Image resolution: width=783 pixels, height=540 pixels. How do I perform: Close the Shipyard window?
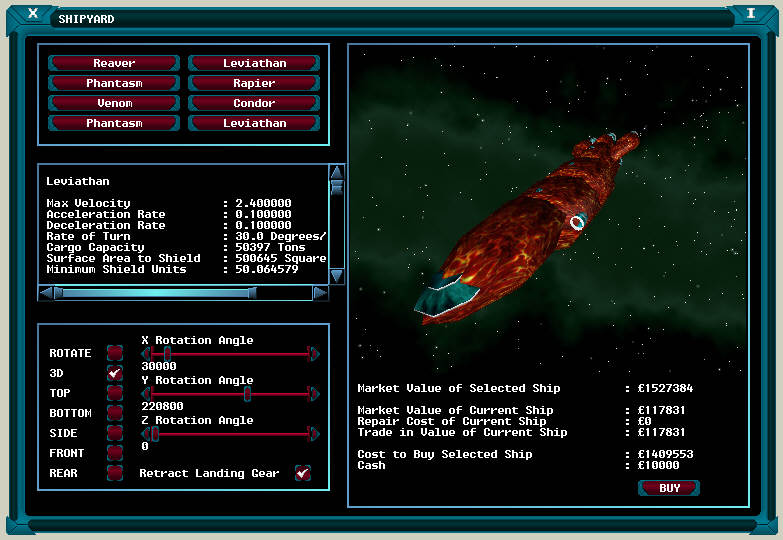coord(33,14)
